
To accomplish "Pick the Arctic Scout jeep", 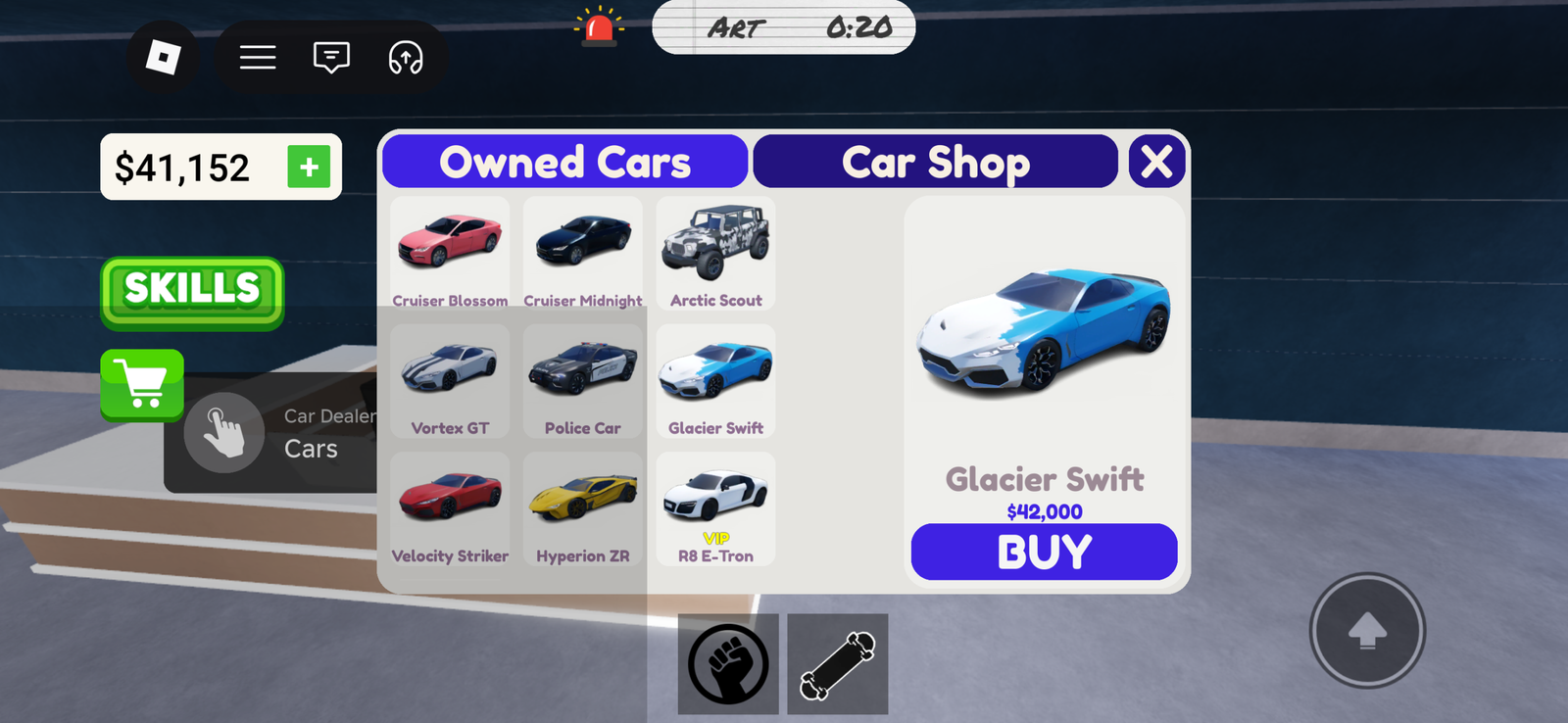I will [715, 252].
